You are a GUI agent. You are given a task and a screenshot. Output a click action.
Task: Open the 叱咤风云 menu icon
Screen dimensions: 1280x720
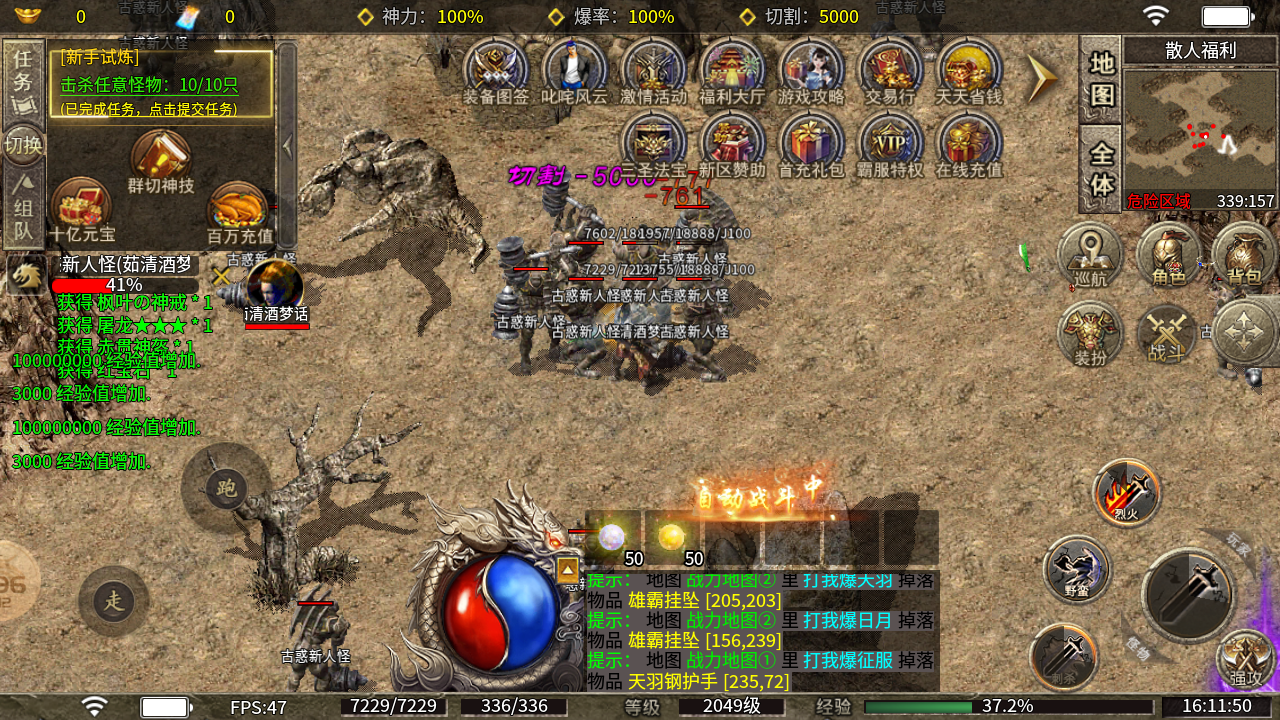pyautogui.click(x=575, y=71)
